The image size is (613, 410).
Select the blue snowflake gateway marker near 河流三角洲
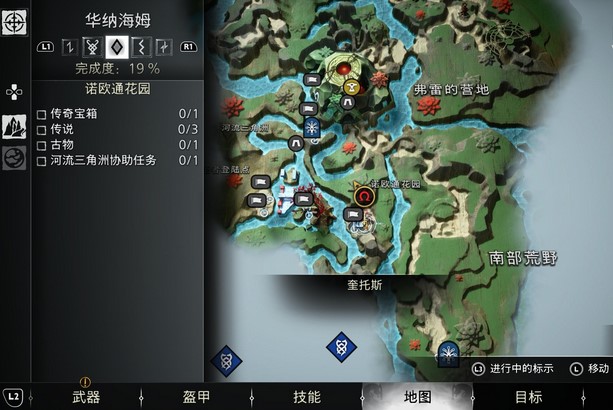[312, 127]
